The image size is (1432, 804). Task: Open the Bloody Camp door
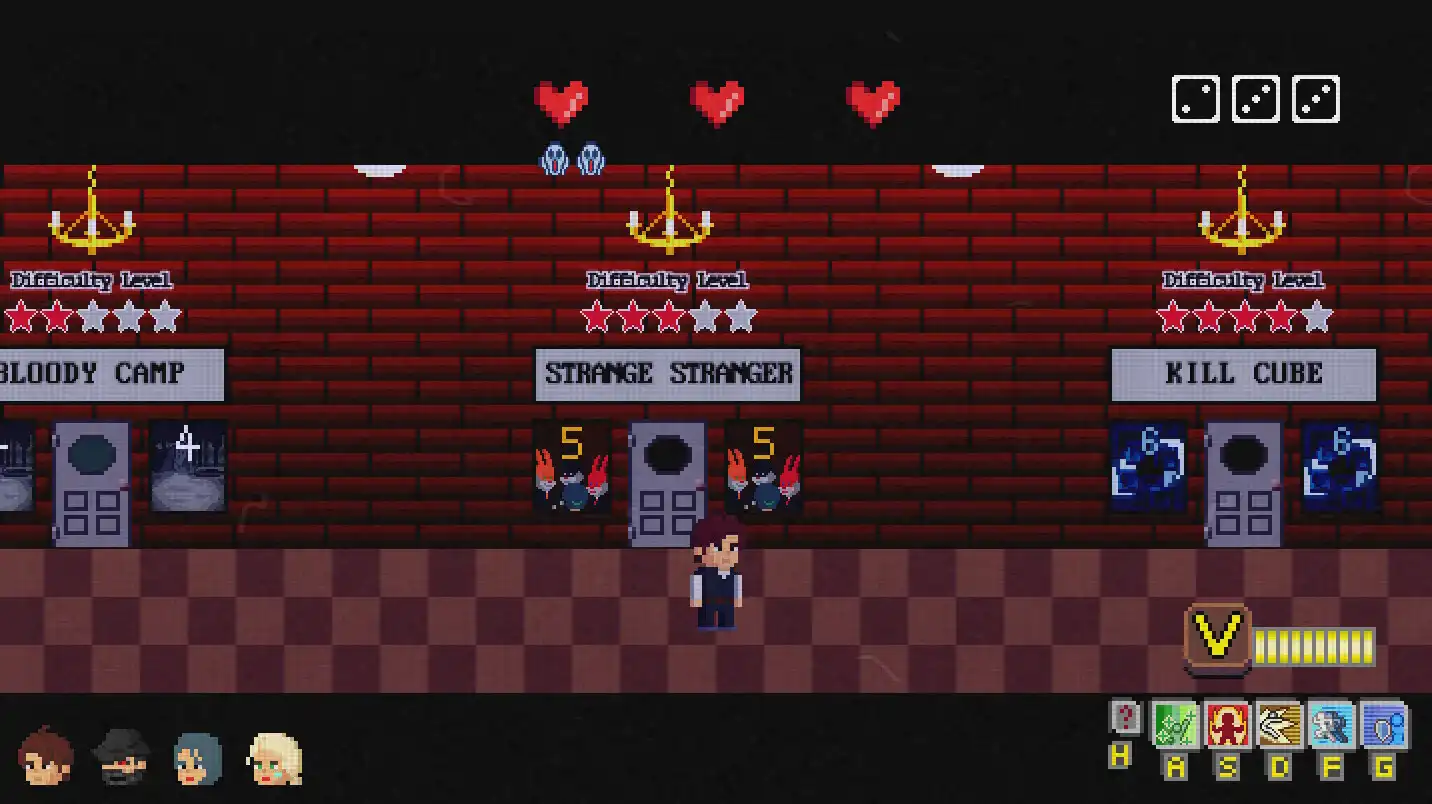point(91,480)
